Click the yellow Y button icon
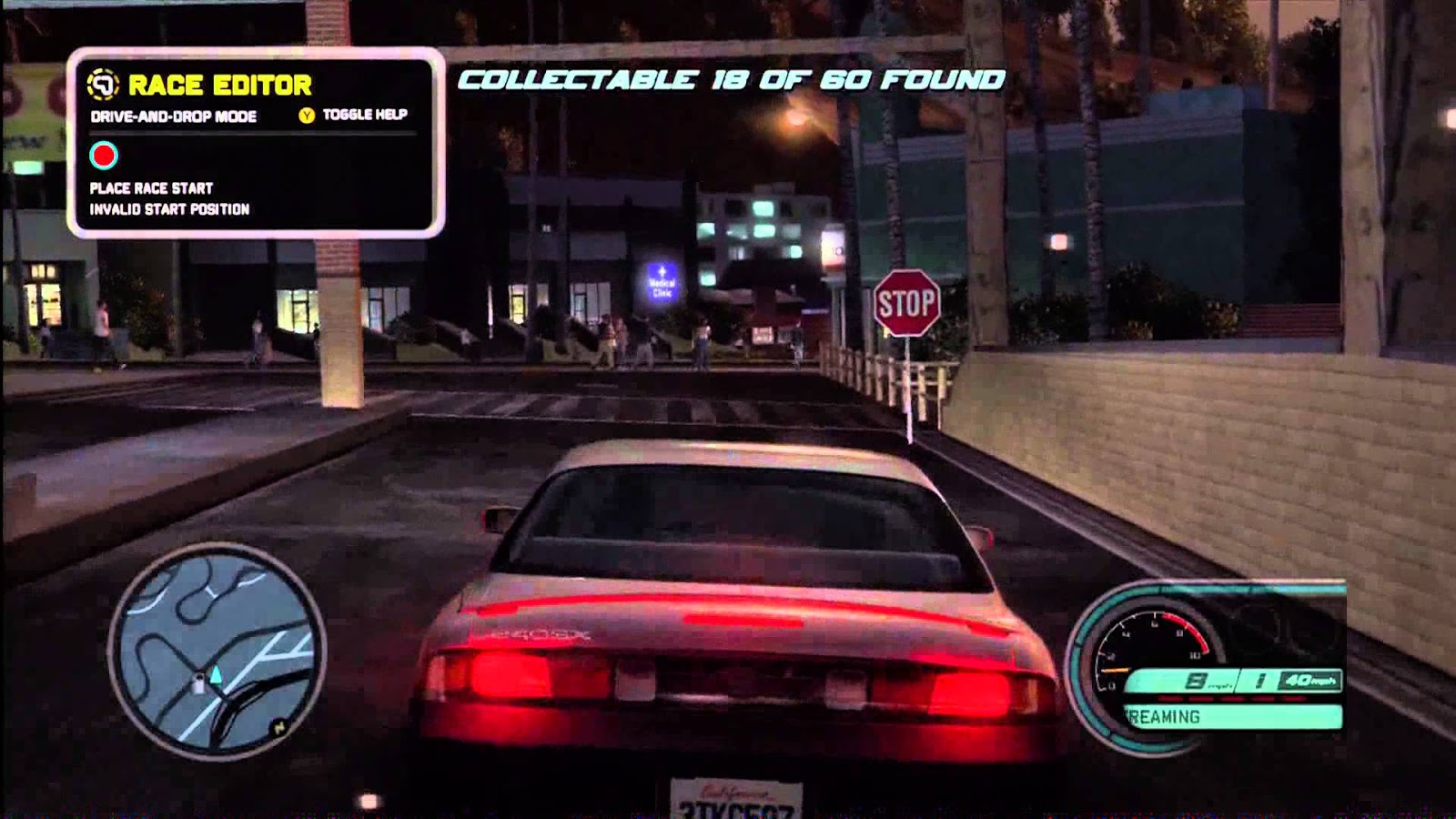The image size is (1456, 819). [x=306, y=116]
